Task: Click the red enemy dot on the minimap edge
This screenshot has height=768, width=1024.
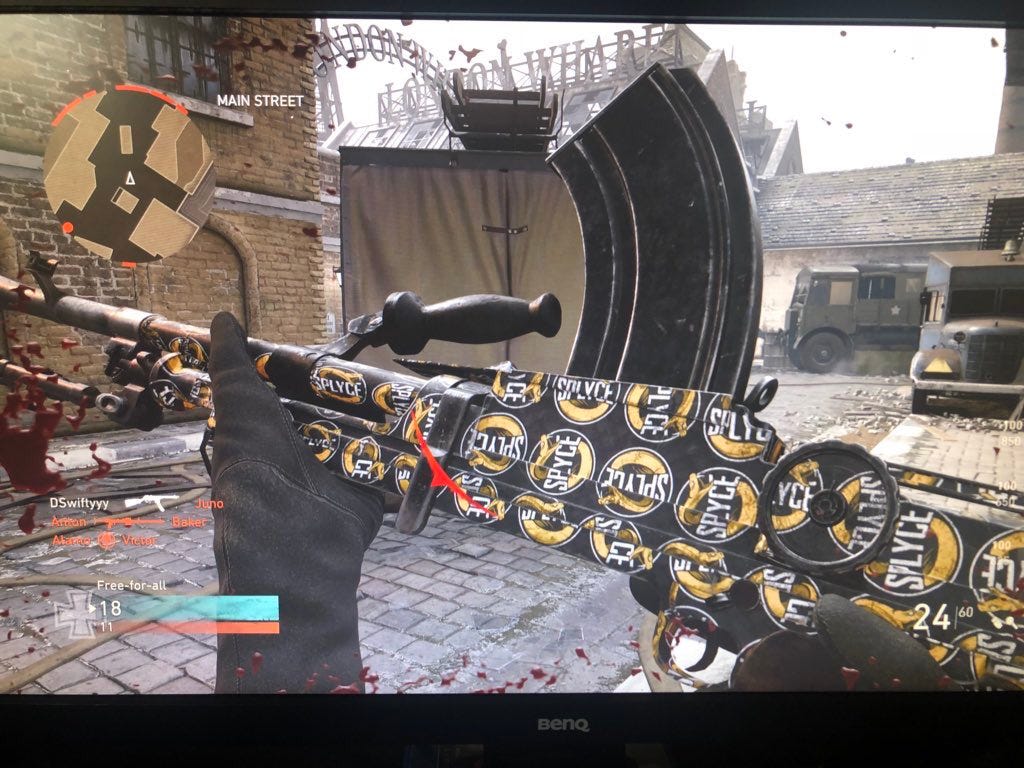Action: coord(67,228)
